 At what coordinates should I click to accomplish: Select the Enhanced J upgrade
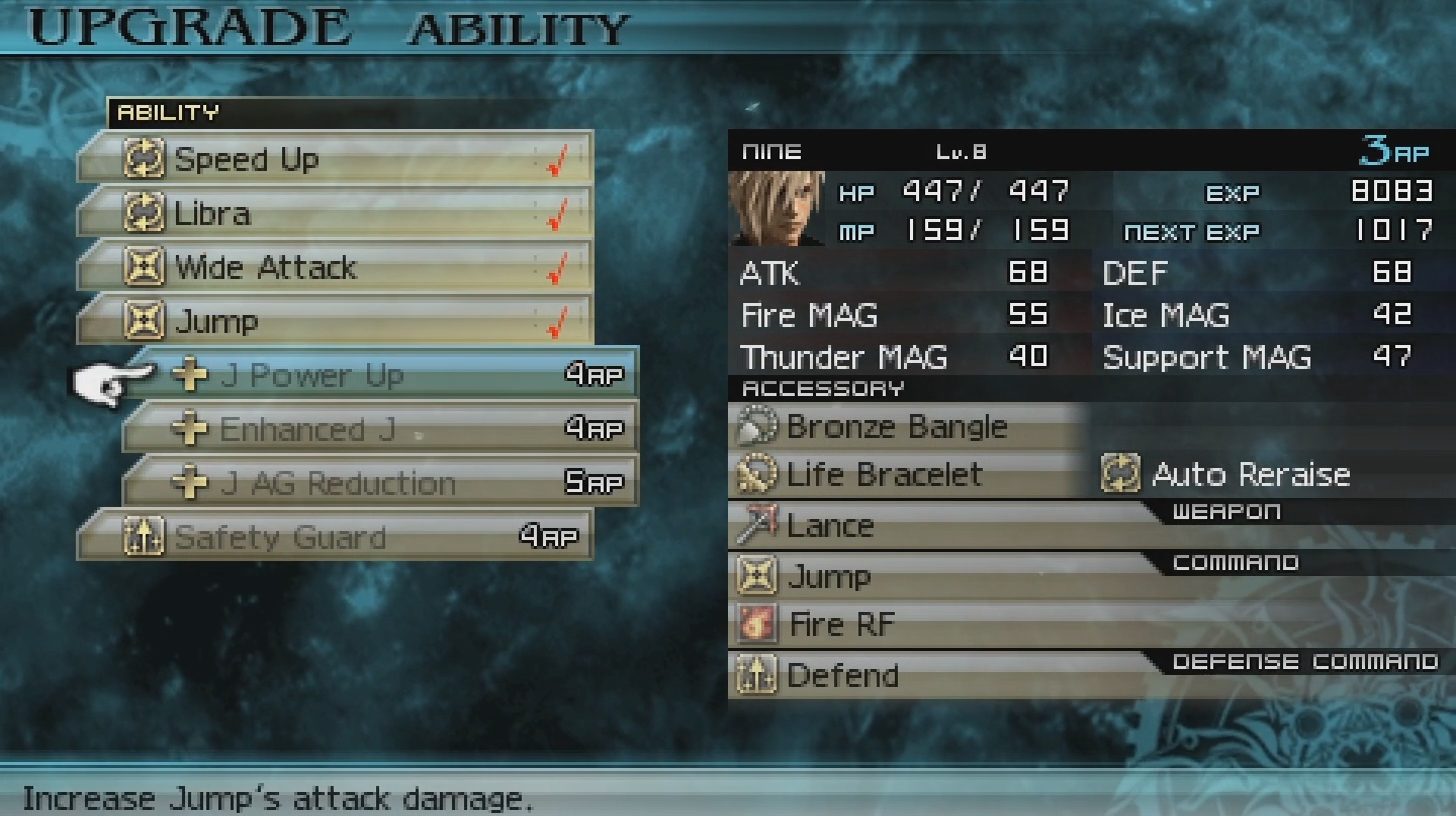pos(380,429)
